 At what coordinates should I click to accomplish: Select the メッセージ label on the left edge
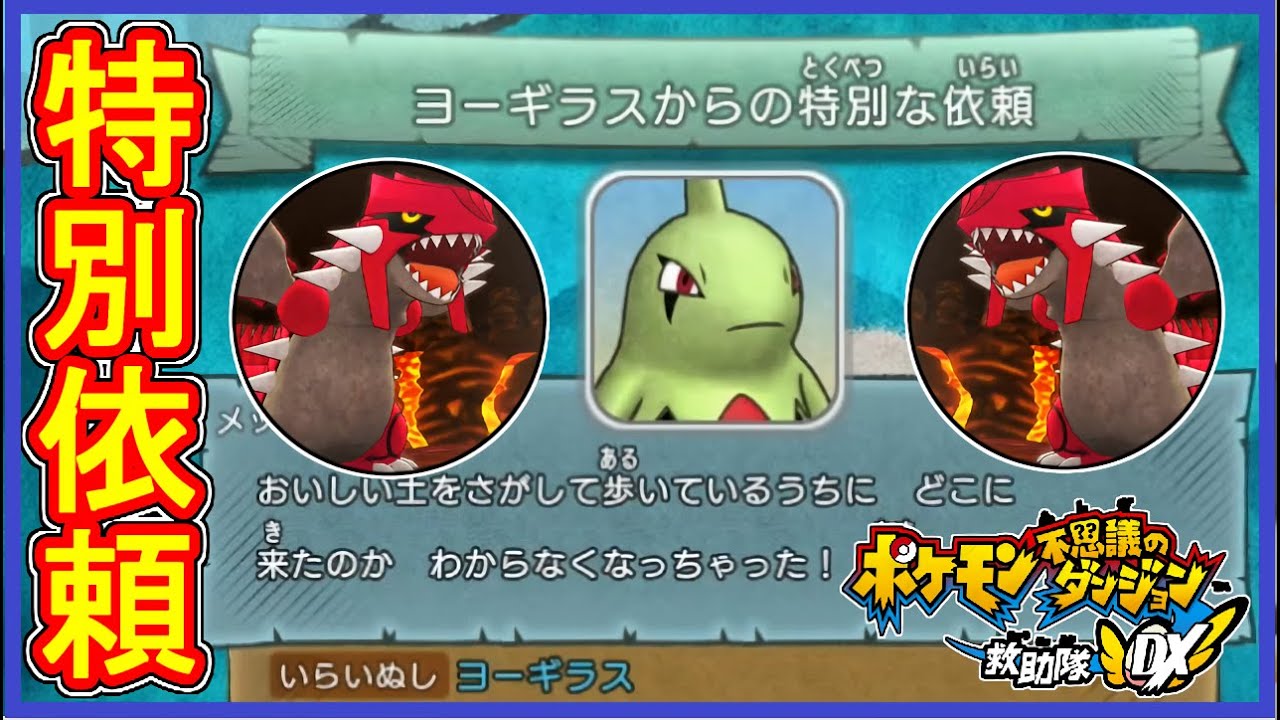231,420
